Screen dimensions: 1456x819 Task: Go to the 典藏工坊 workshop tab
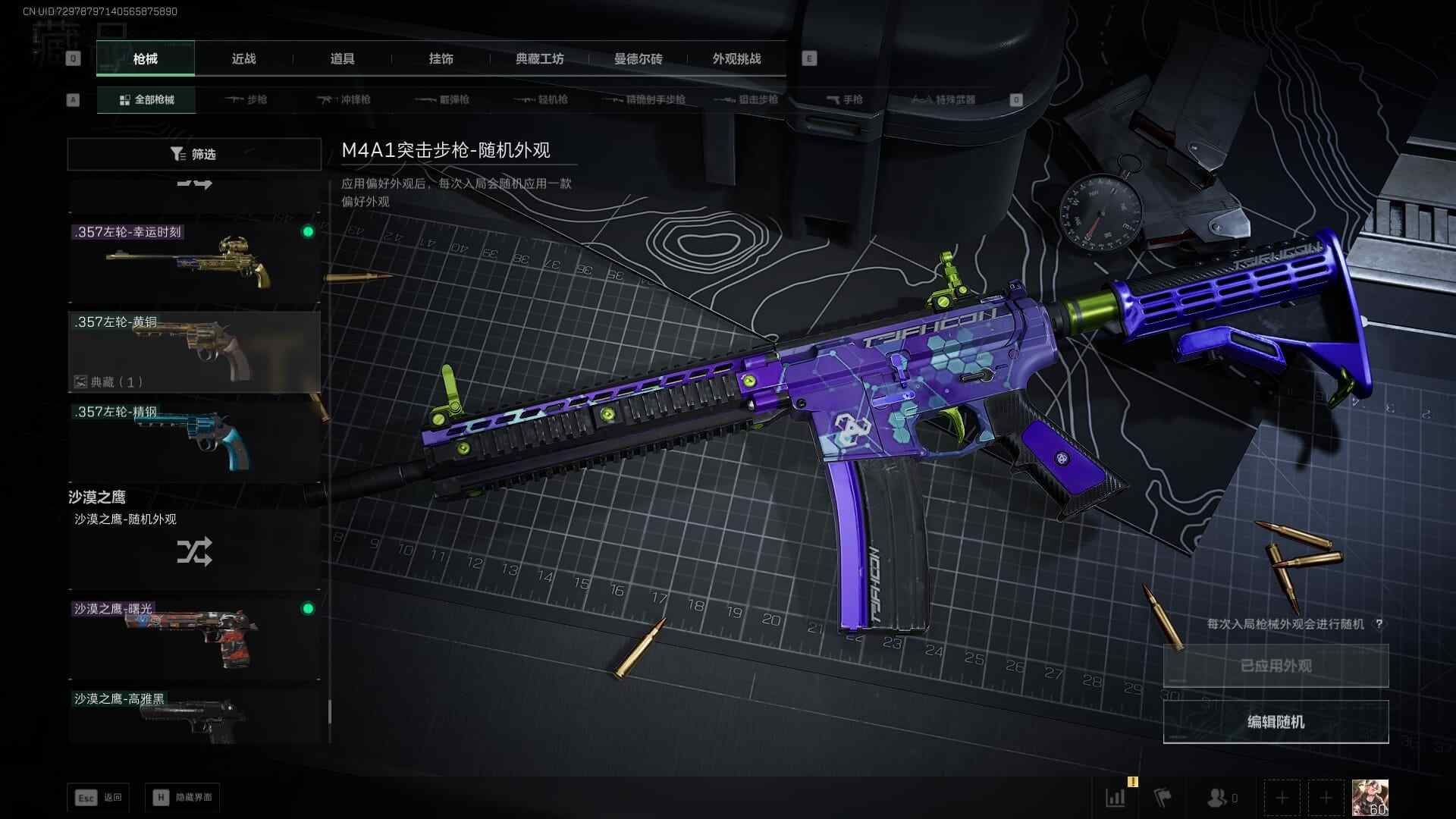pos(539,59)
